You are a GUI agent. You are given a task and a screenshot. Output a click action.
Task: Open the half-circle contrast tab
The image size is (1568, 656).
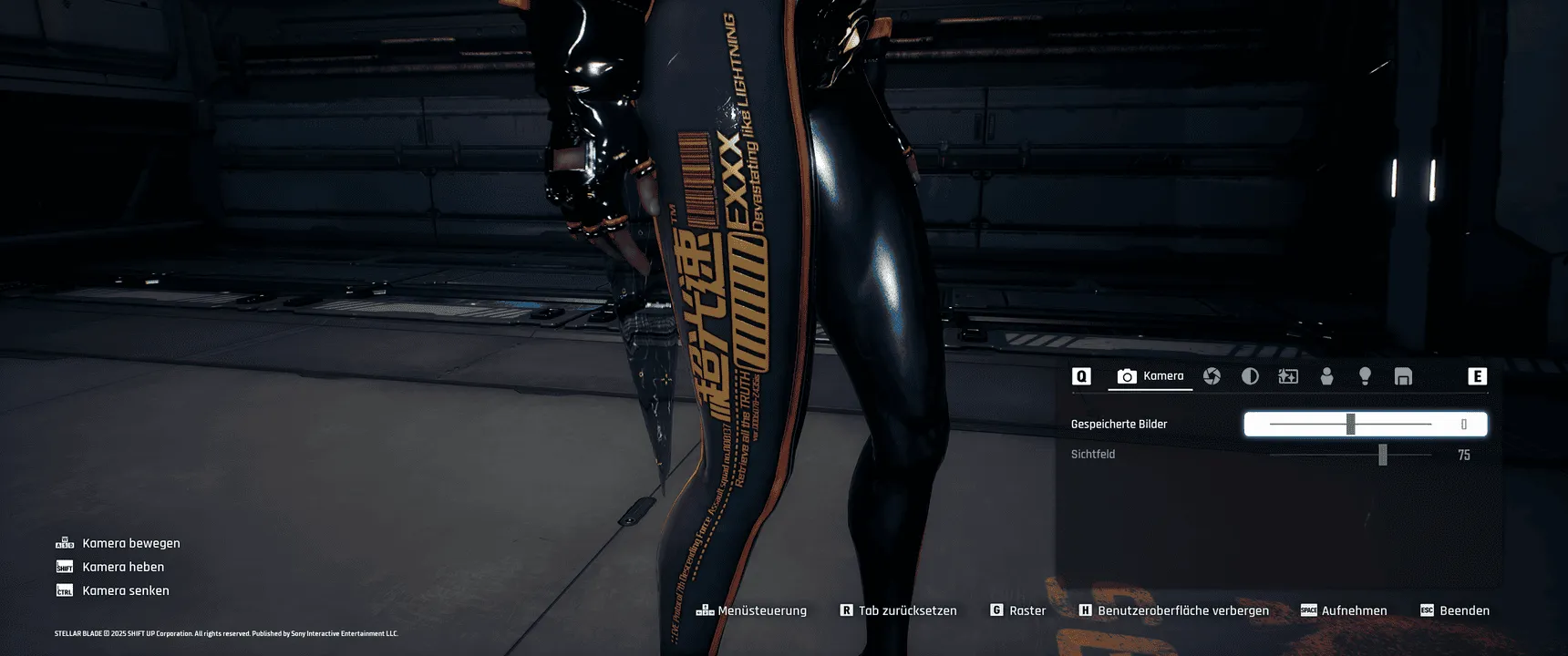[1250, 376]
